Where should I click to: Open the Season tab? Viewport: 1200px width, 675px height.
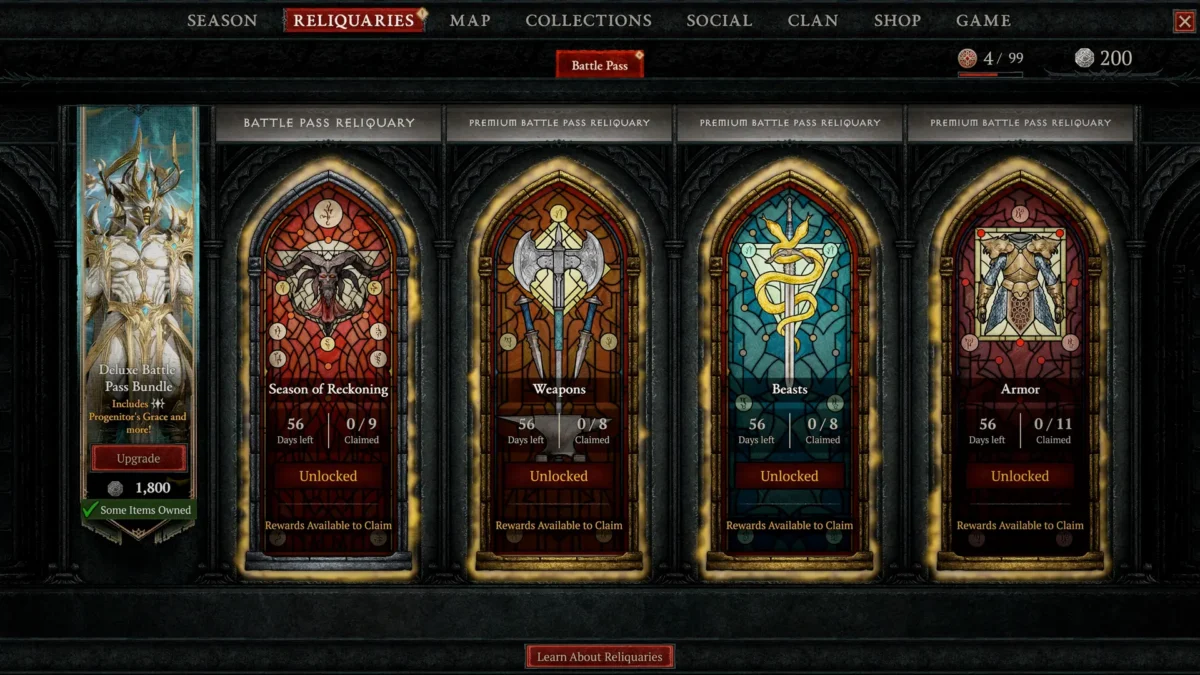click(222, 20)
